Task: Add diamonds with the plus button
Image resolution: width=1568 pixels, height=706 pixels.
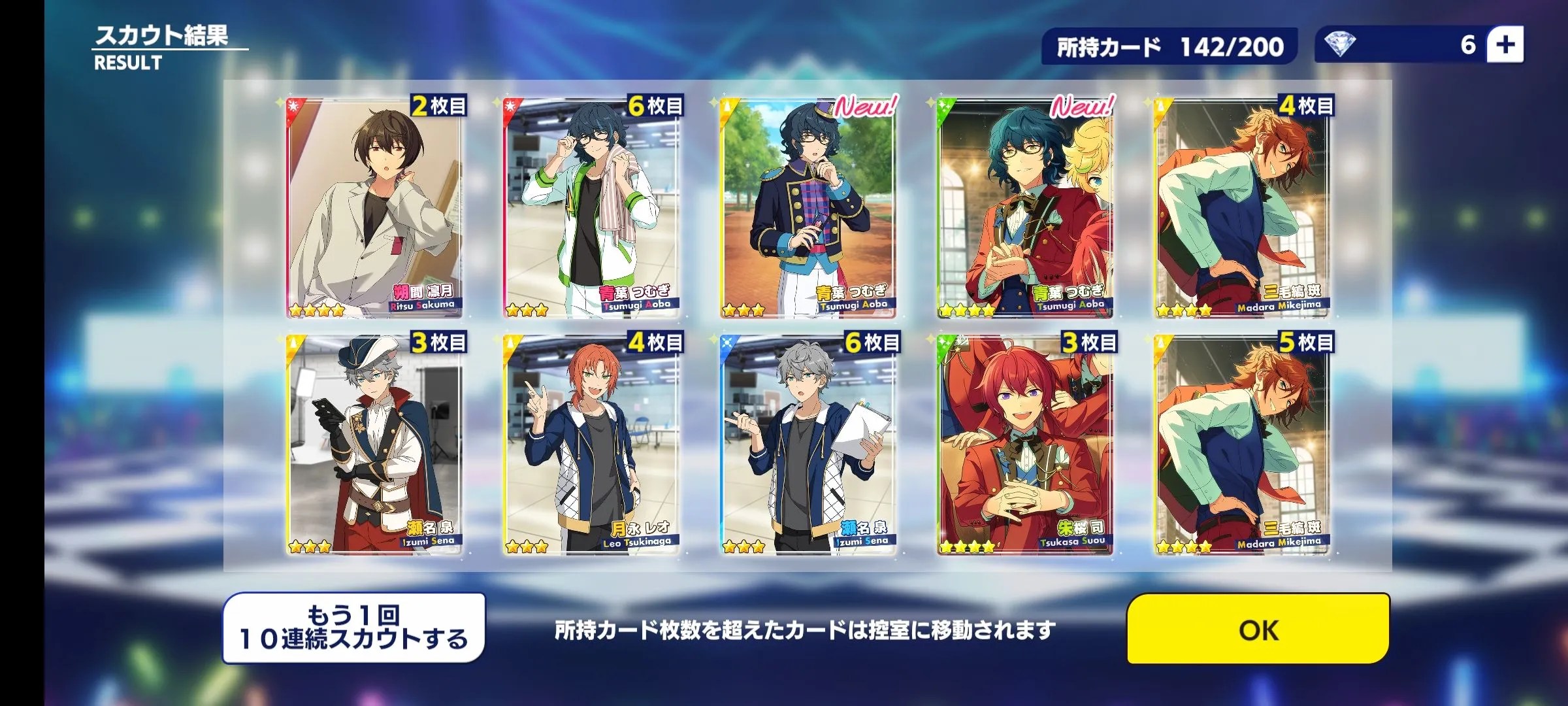Action: coord(1505,45)
